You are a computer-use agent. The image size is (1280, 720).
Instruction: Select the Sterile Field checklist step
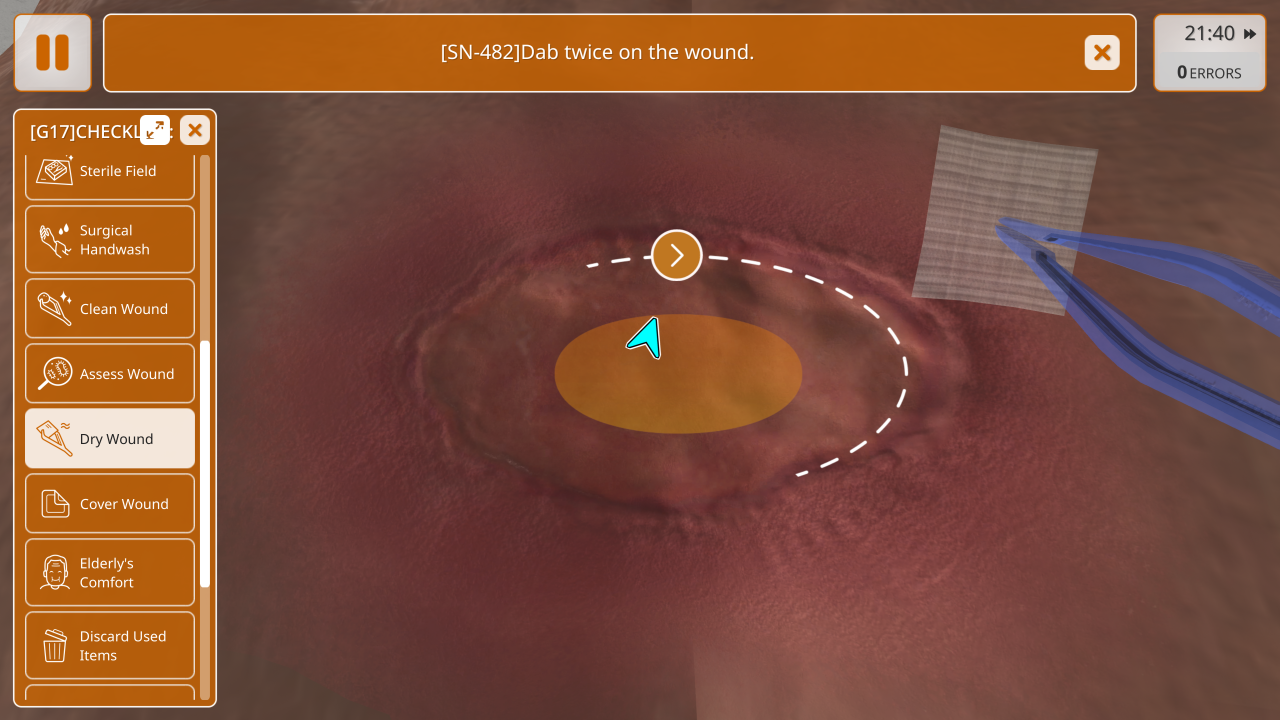point(110,172)
